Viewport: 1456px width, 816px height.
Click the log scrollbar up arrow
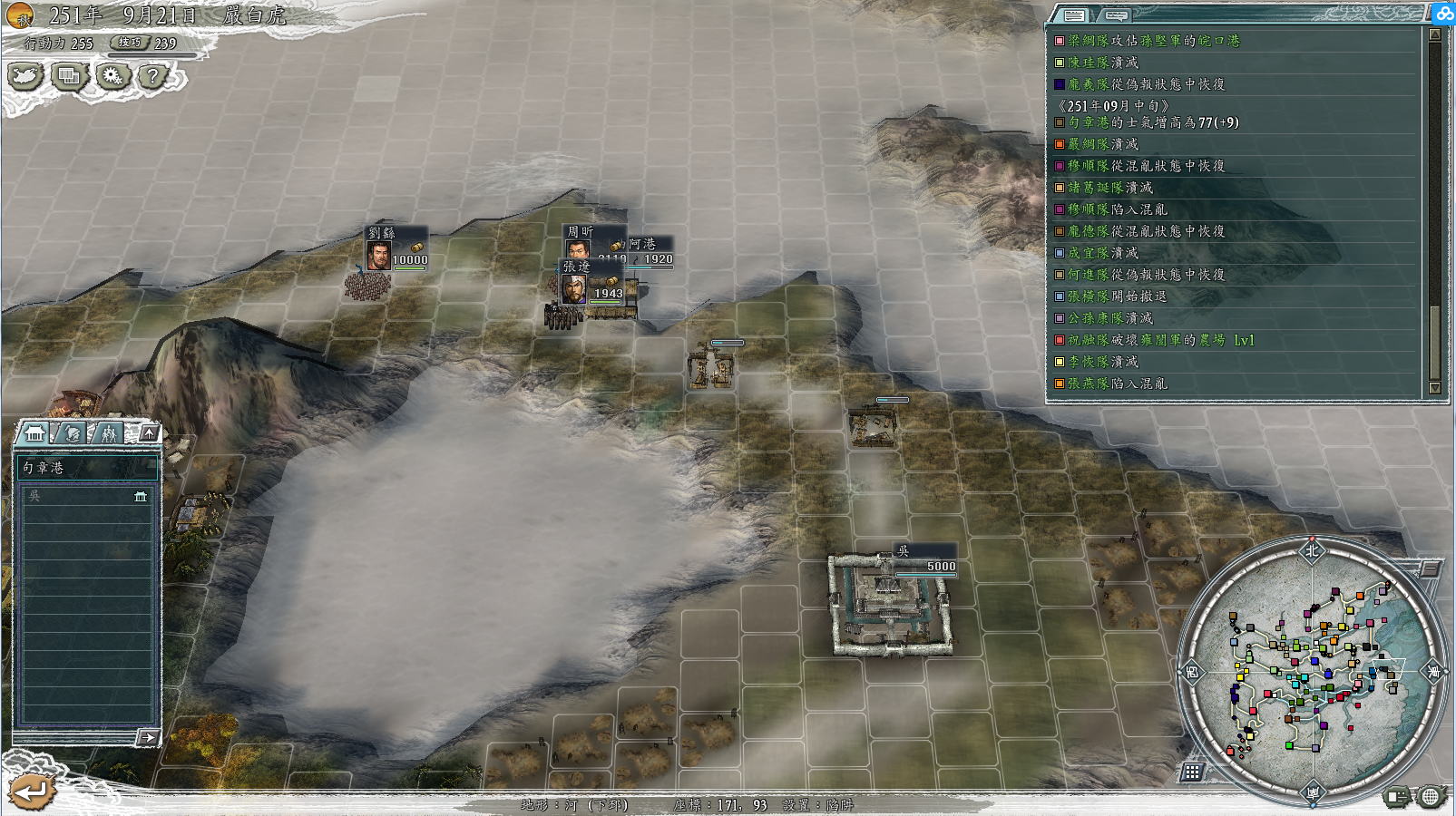pyautogui.click(x=1434, y=34)
